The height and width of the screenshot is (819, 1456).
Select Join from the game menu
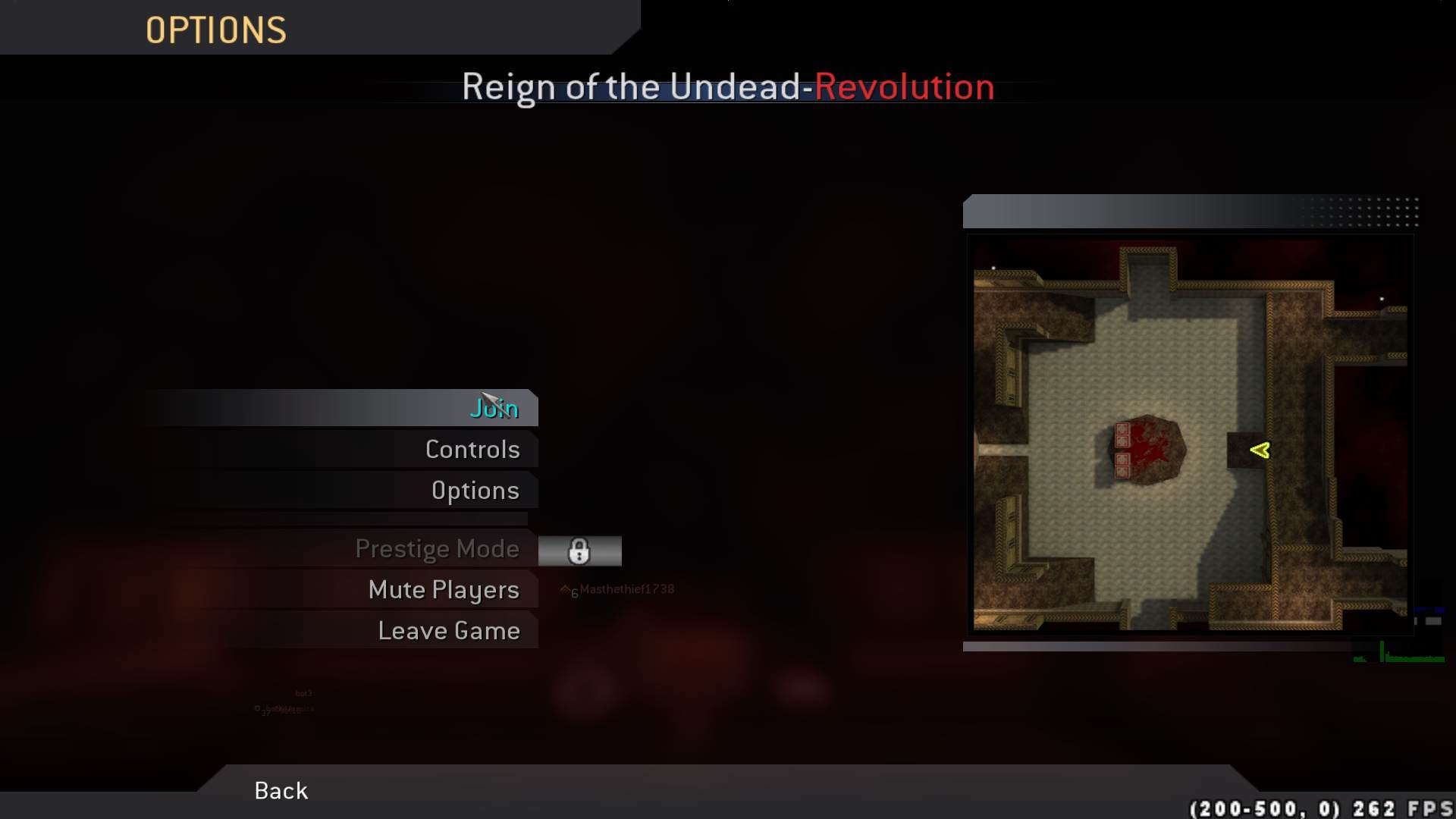coord(495,408)
